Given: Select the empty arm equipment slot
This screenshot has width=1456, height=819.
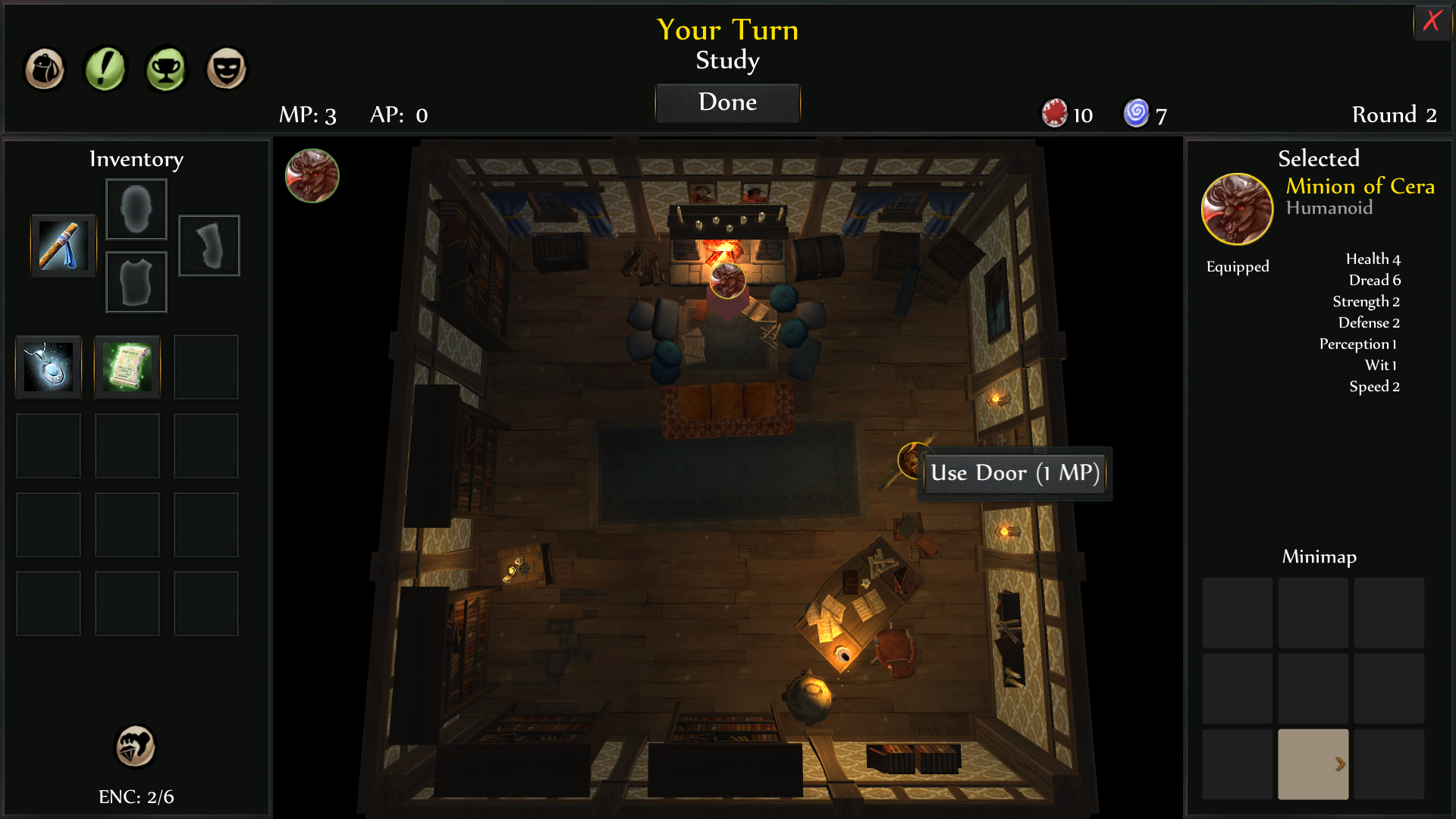Looking at the screenshot, I should (209, 246).
